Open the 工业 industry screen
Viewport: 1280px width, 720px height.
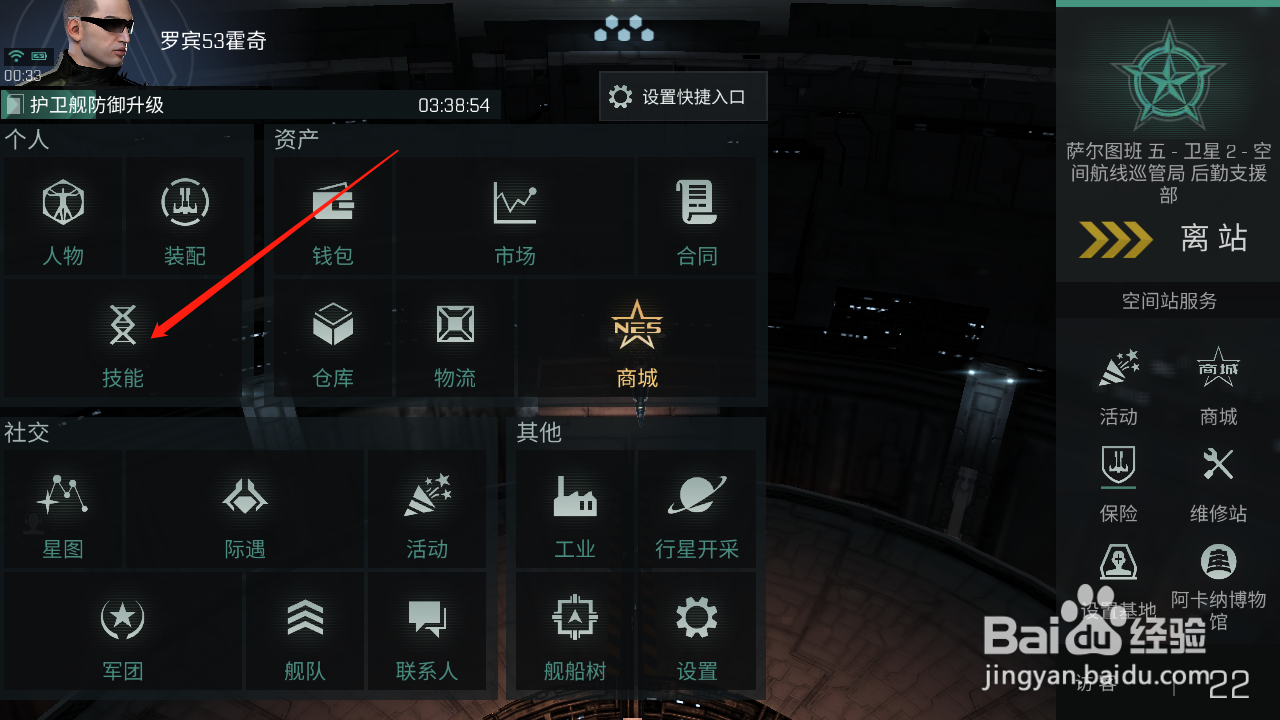tap(574, 510)
